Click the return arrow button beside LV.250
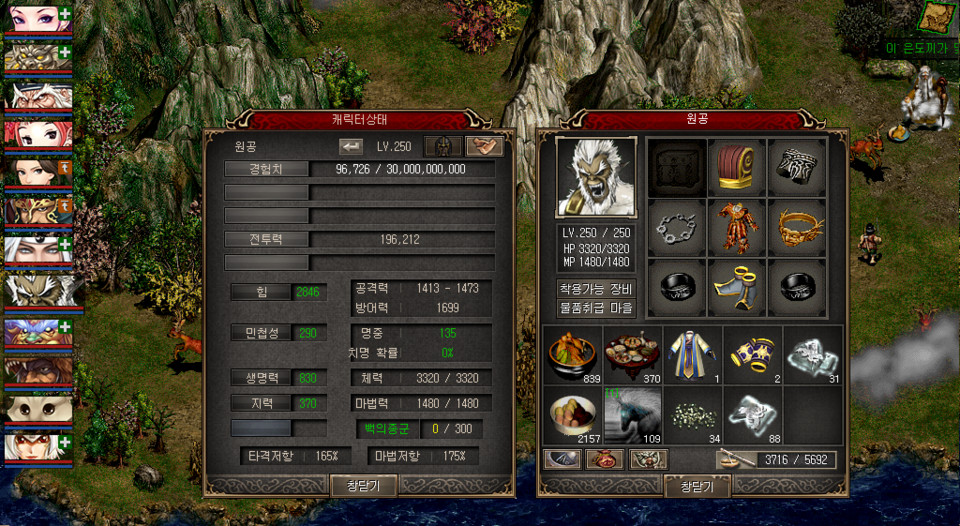 [352, 146]
